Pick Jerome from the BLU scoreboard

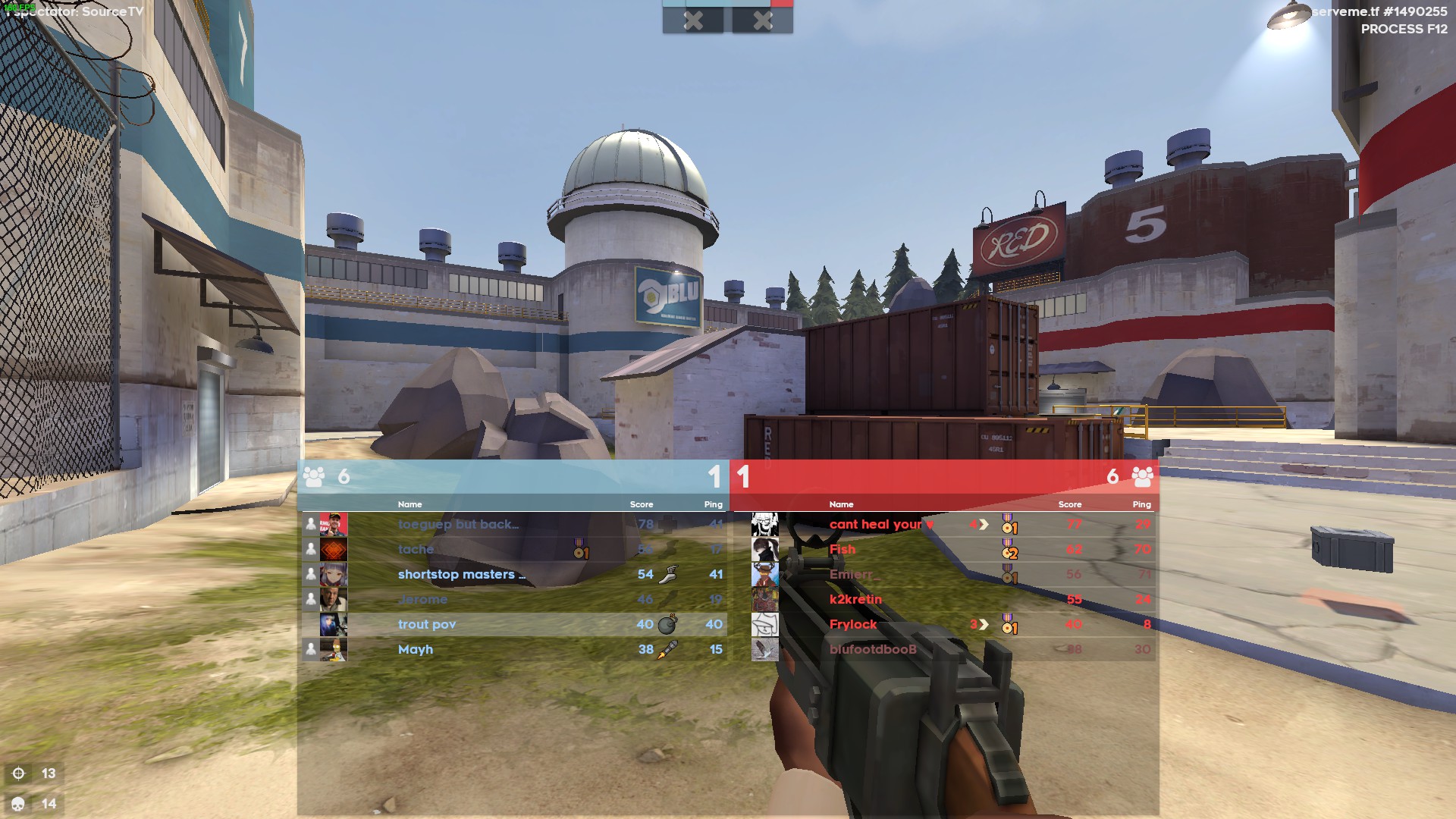click(422, 599)
